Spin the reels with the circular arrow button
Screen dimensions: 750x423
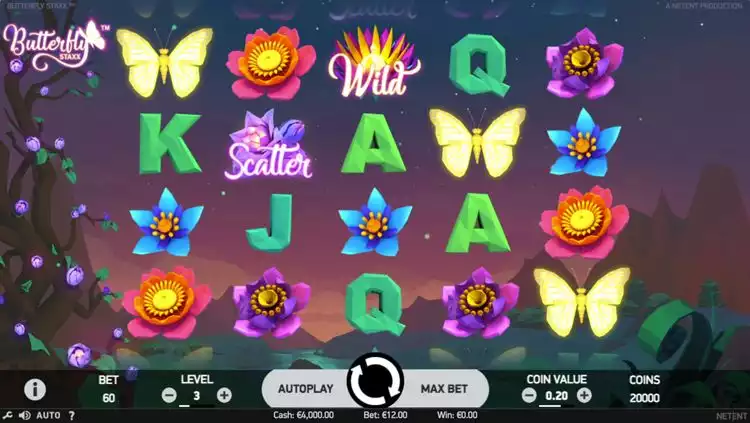coord(374,385)
